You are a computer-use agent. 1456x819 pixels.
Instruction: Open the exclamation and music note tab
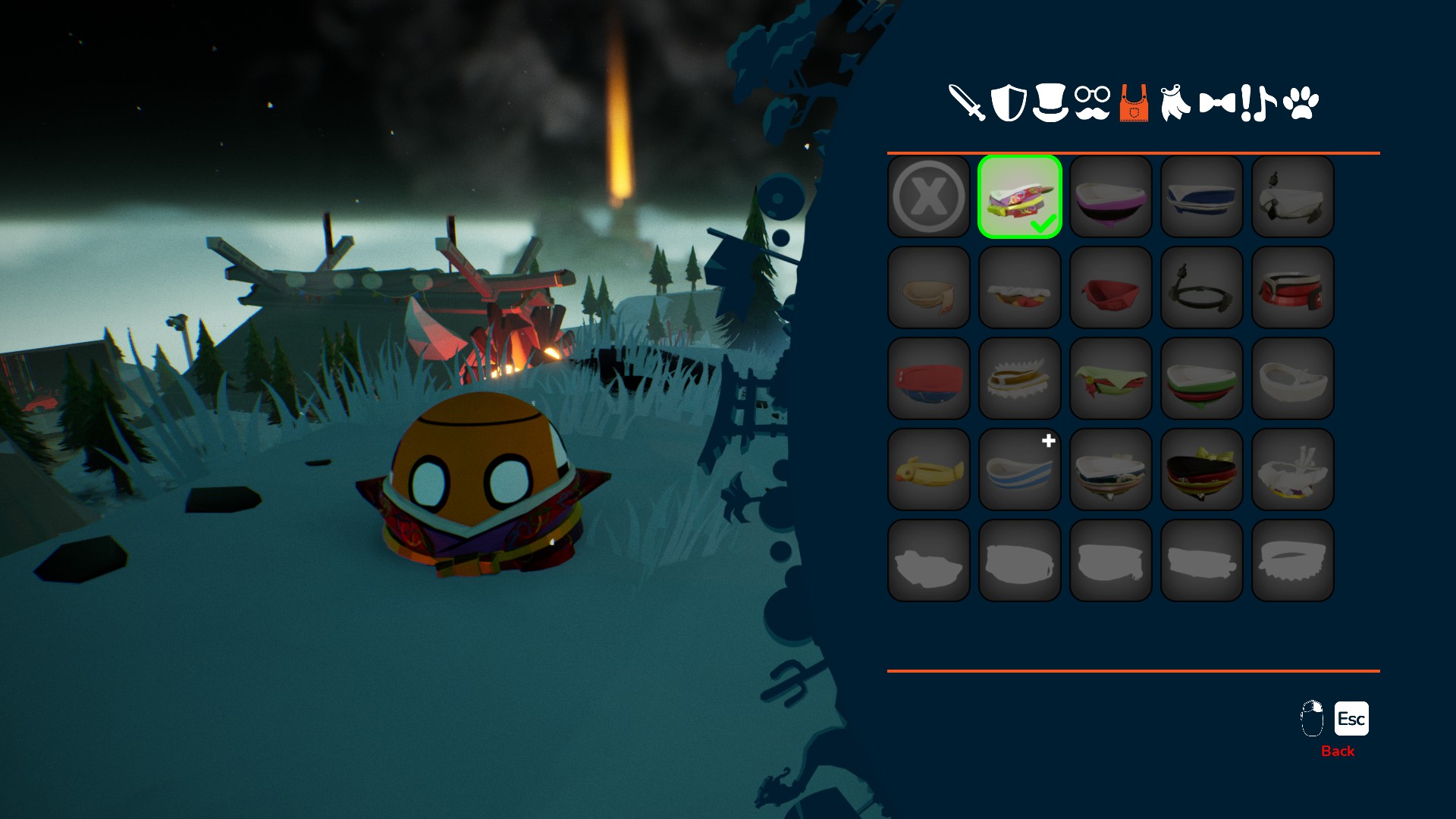(1259, 103)
